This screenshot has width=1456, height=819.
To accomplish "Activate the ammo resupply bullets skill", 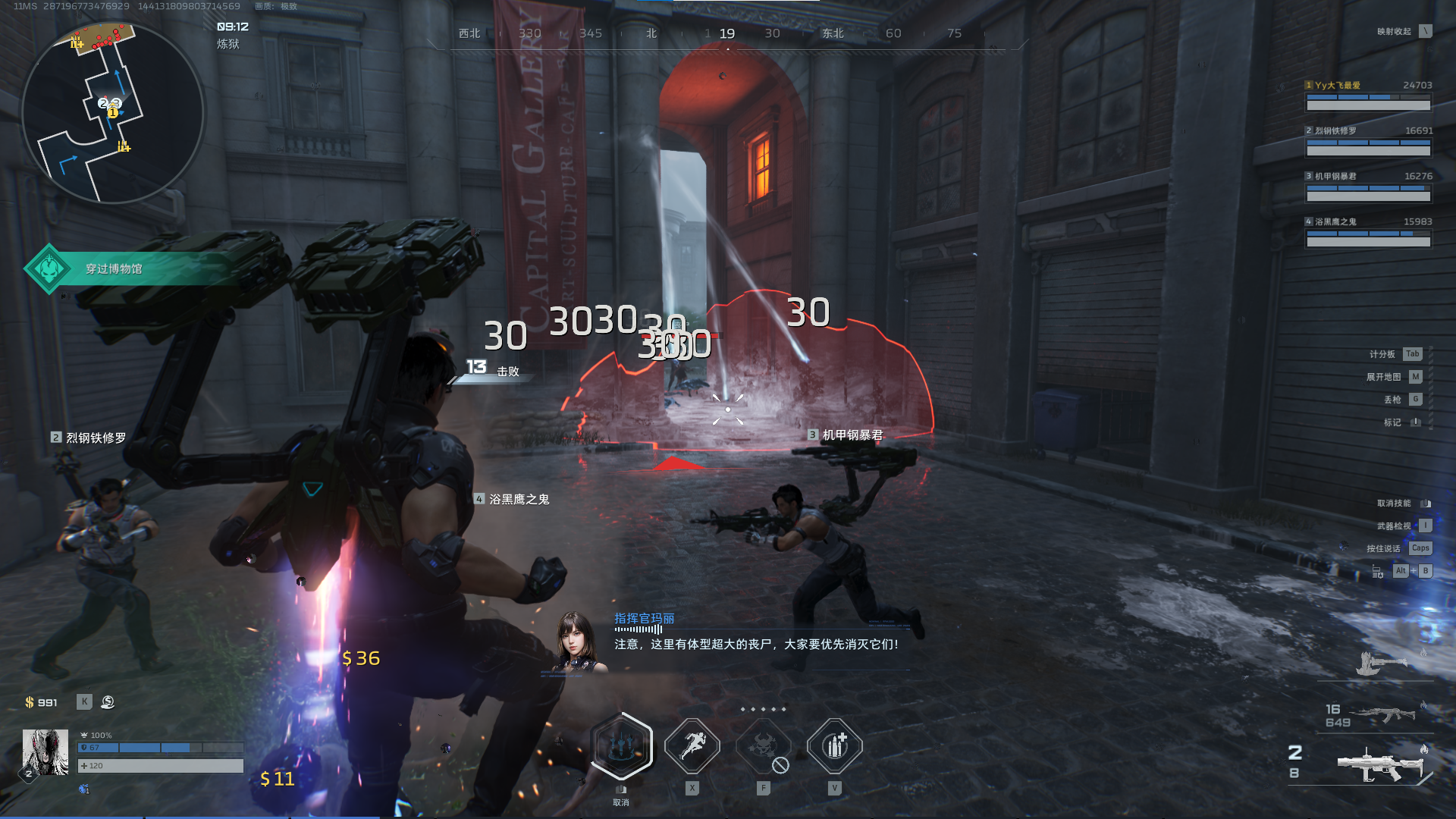I will [x=834, y=746].
